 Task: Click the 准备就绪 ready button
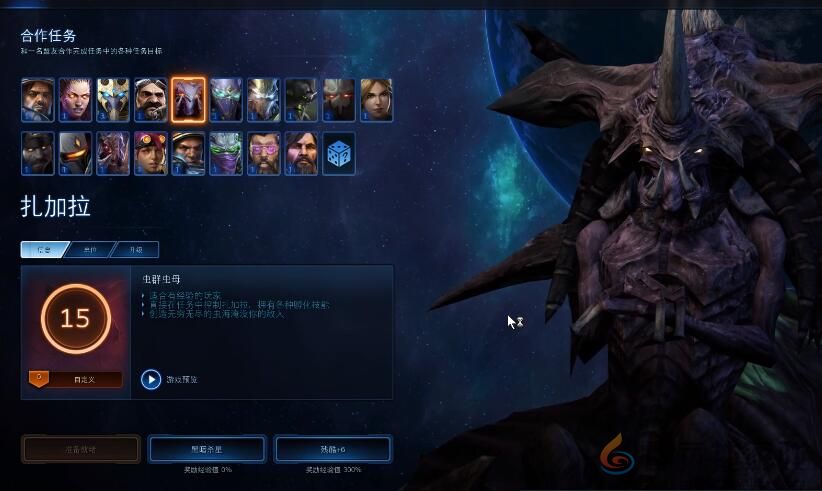tap(81, 449)
